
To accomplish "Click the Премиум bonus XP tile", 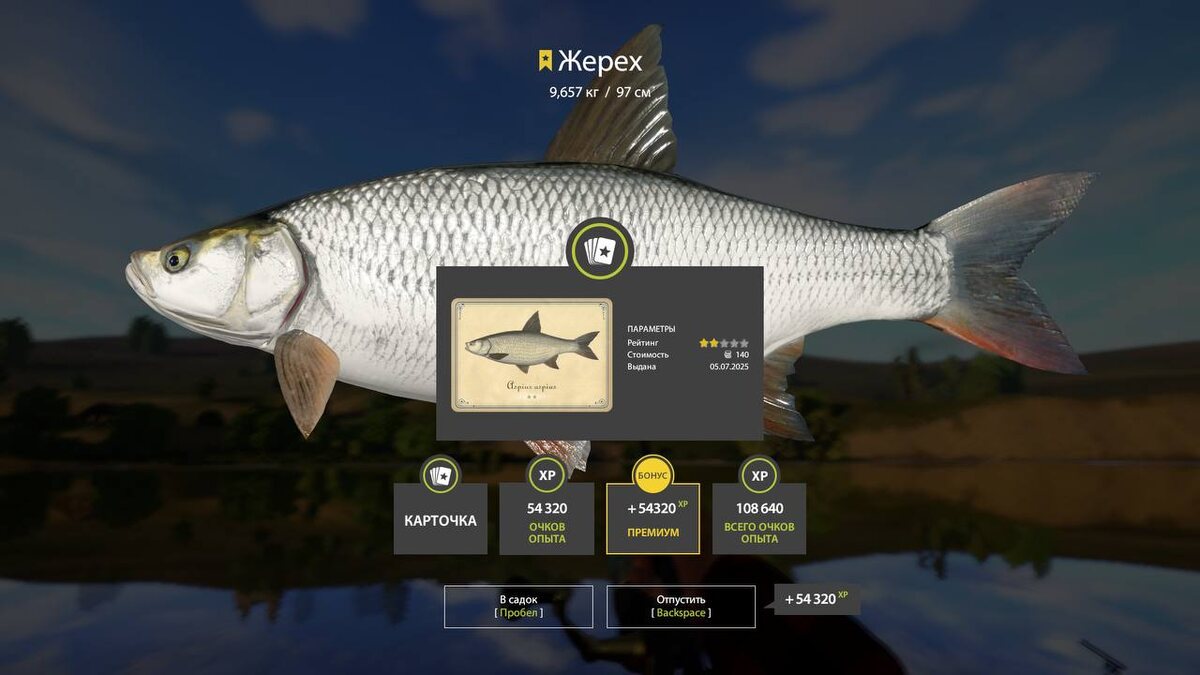I will tap(653, 519).
